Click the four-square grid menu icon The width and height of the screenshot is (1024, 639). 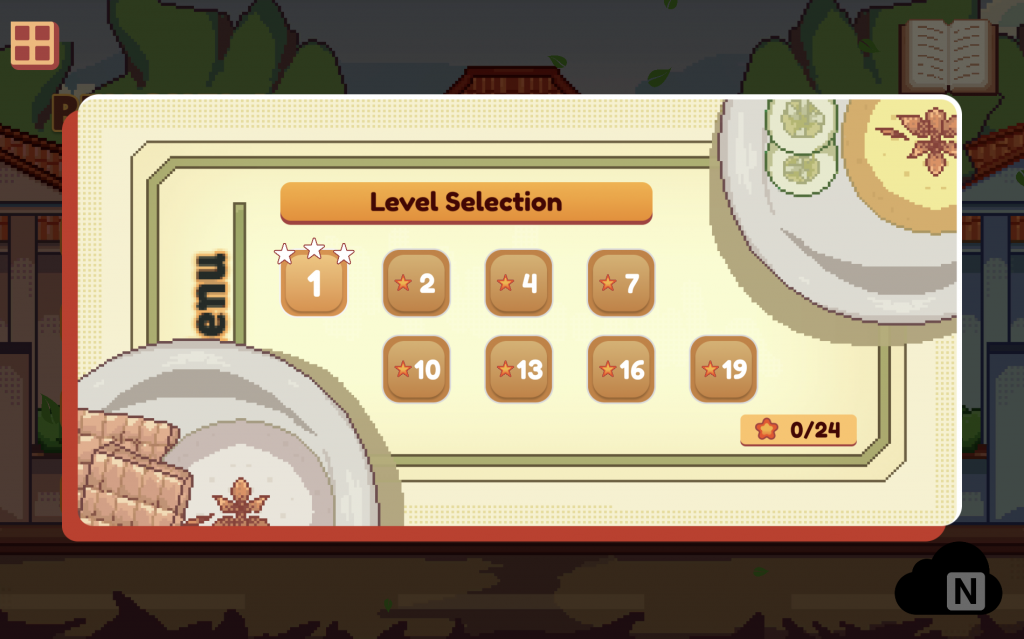[x=35, y=44]
